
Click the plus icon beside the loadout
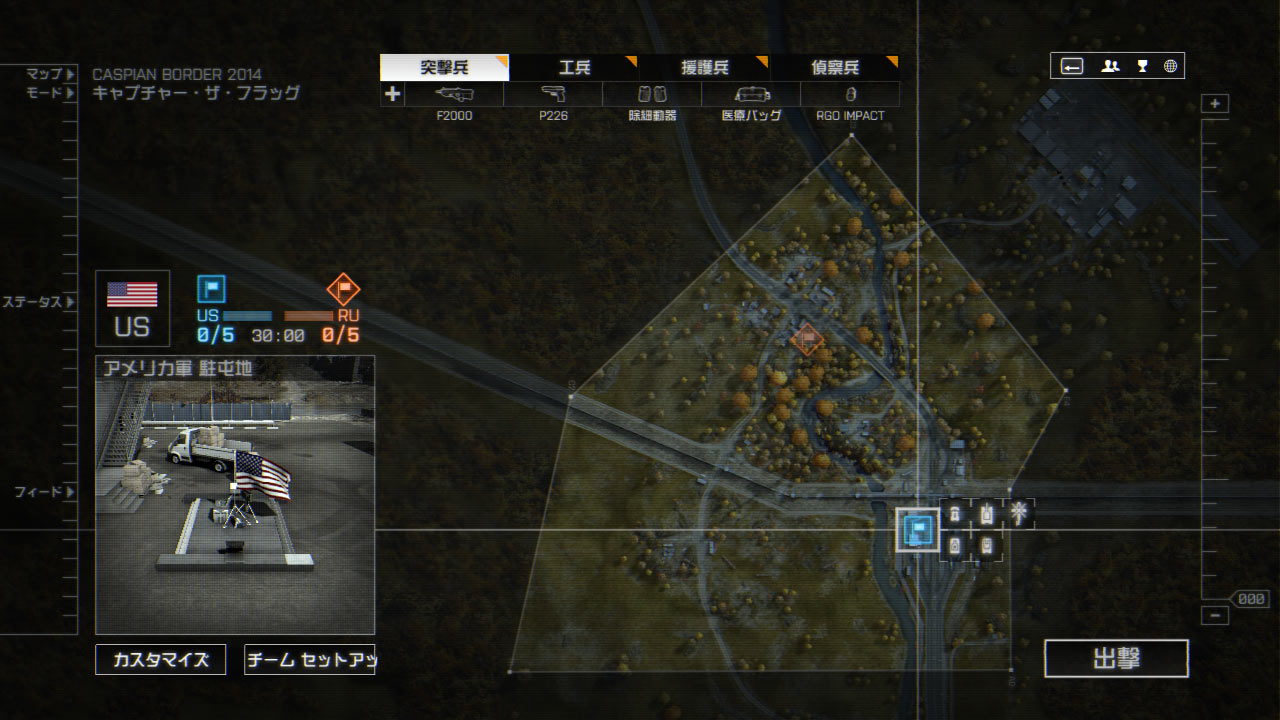coord(393,94)
